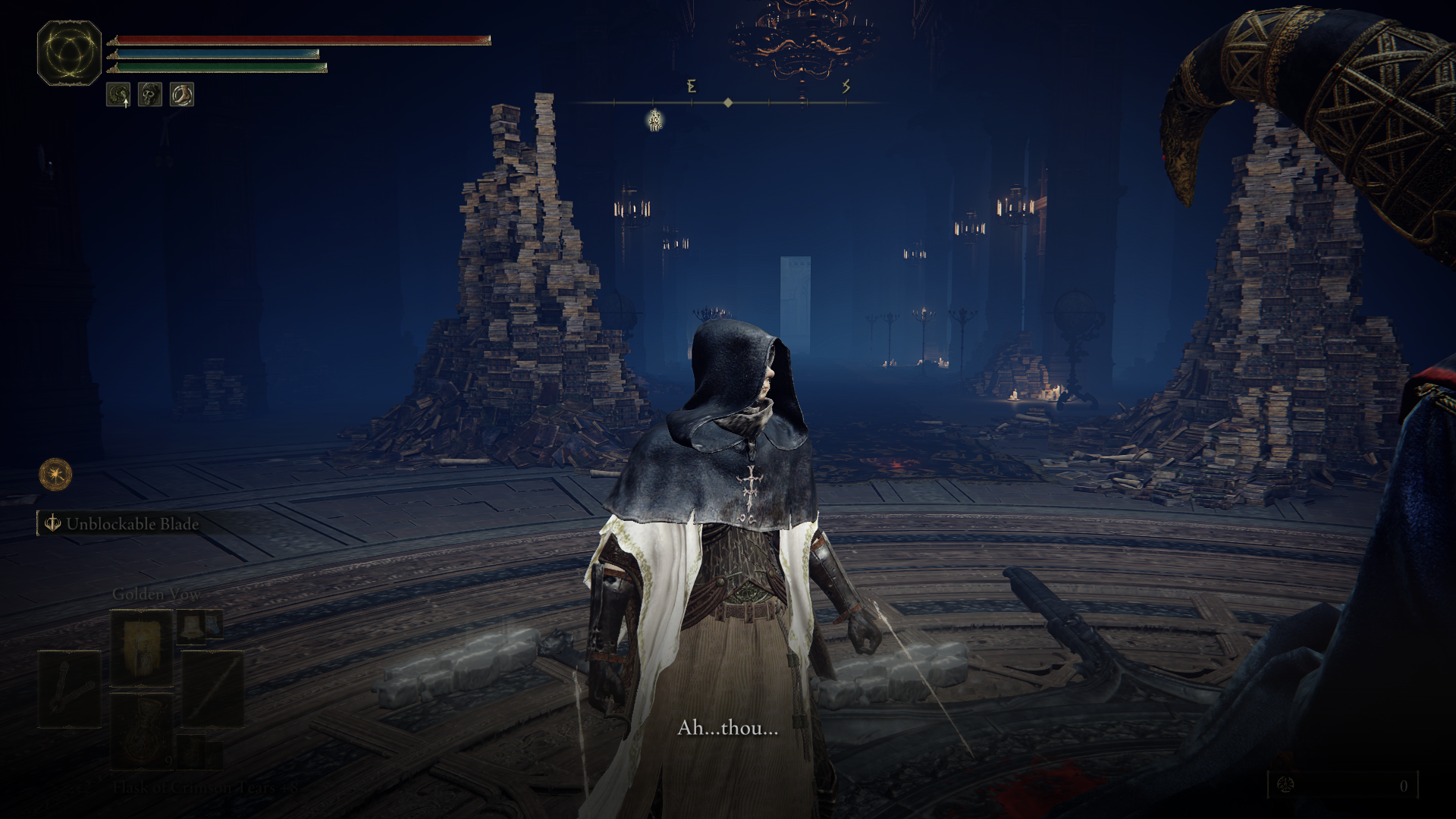1456x819 pixels.
Task: Select the skull status effect icon
Action: (x=150, y=95)
